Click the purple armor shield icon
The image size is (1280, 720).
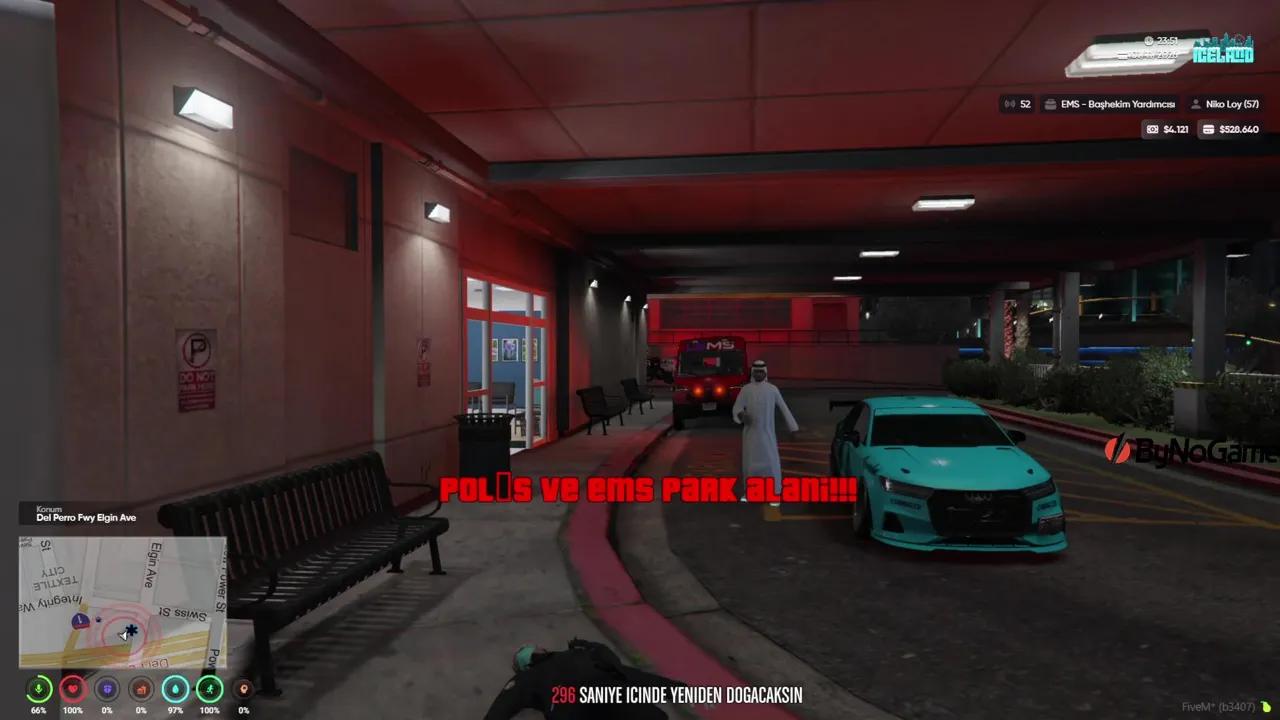point(106,689)
